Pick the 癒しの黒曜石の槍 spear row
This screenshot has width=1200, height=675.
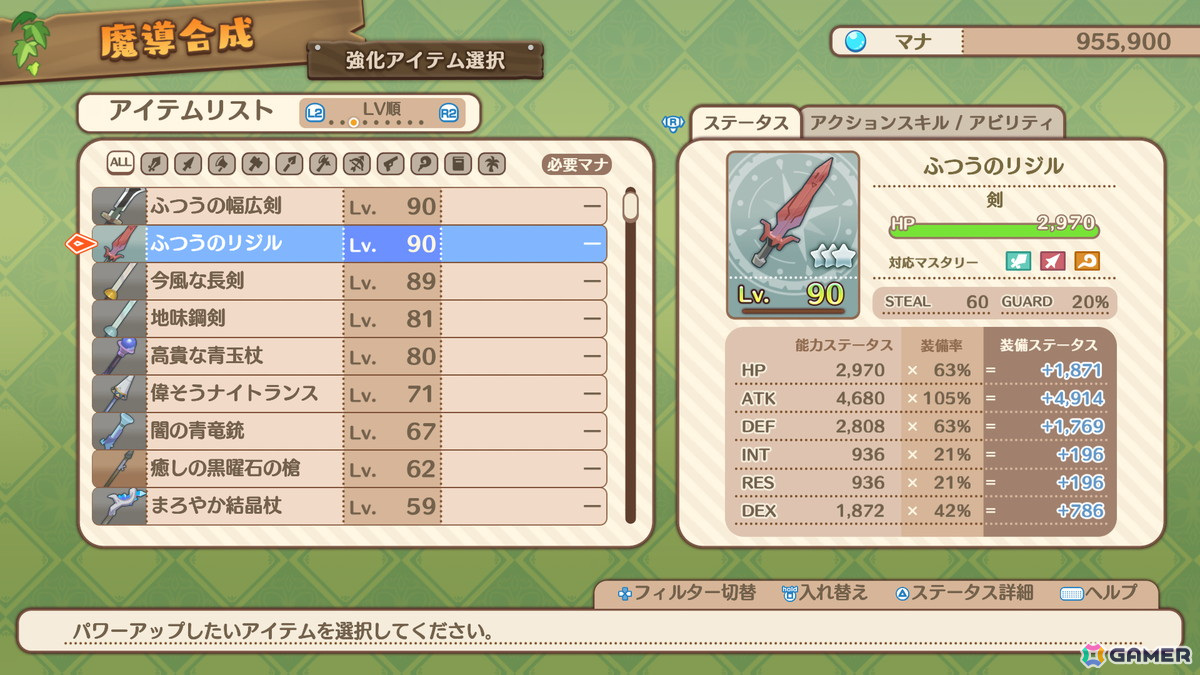coord(350,468)
